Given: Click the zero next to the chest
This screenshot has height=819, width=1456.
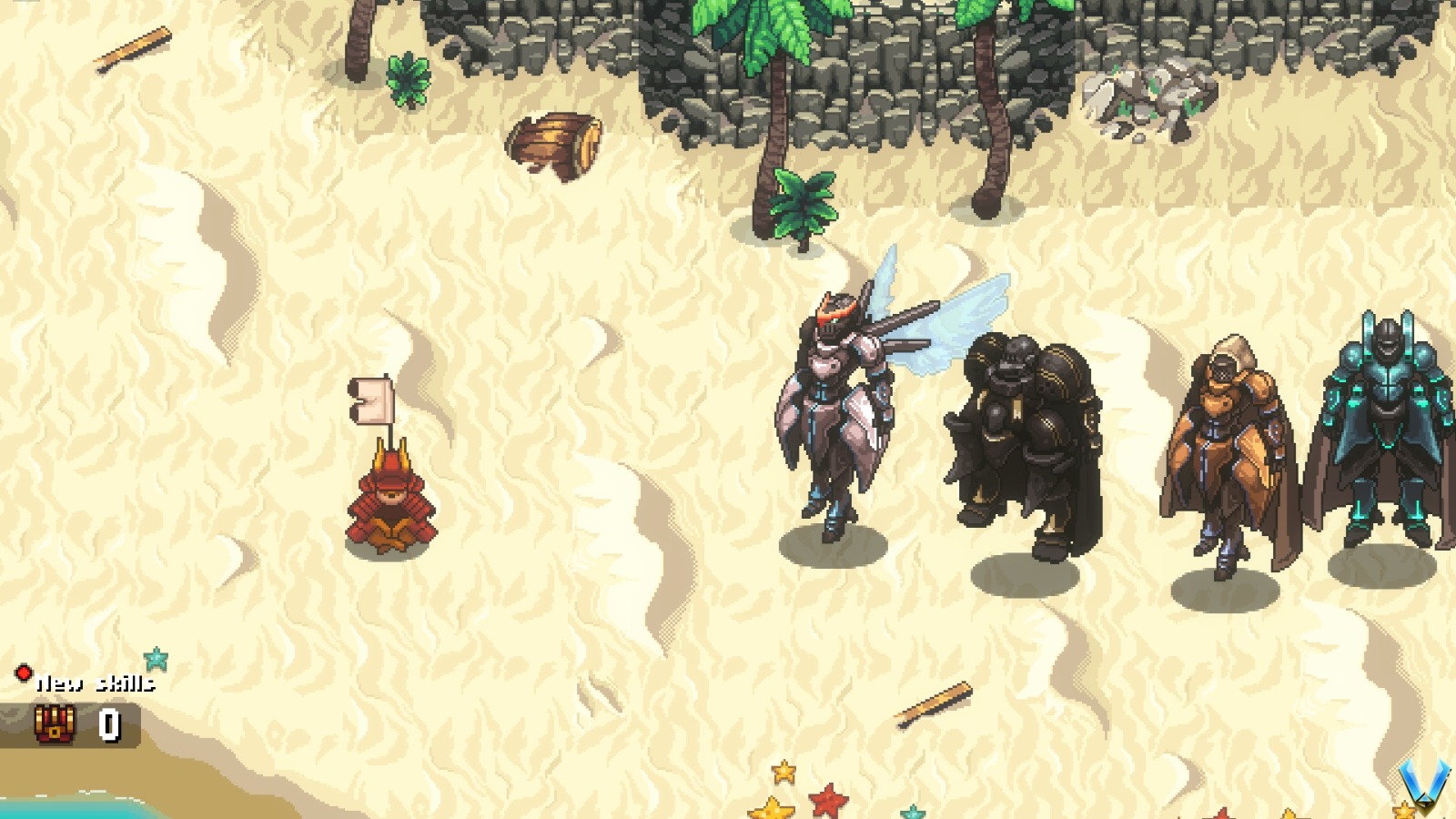Looking at the screenshot, I should 109,725.
